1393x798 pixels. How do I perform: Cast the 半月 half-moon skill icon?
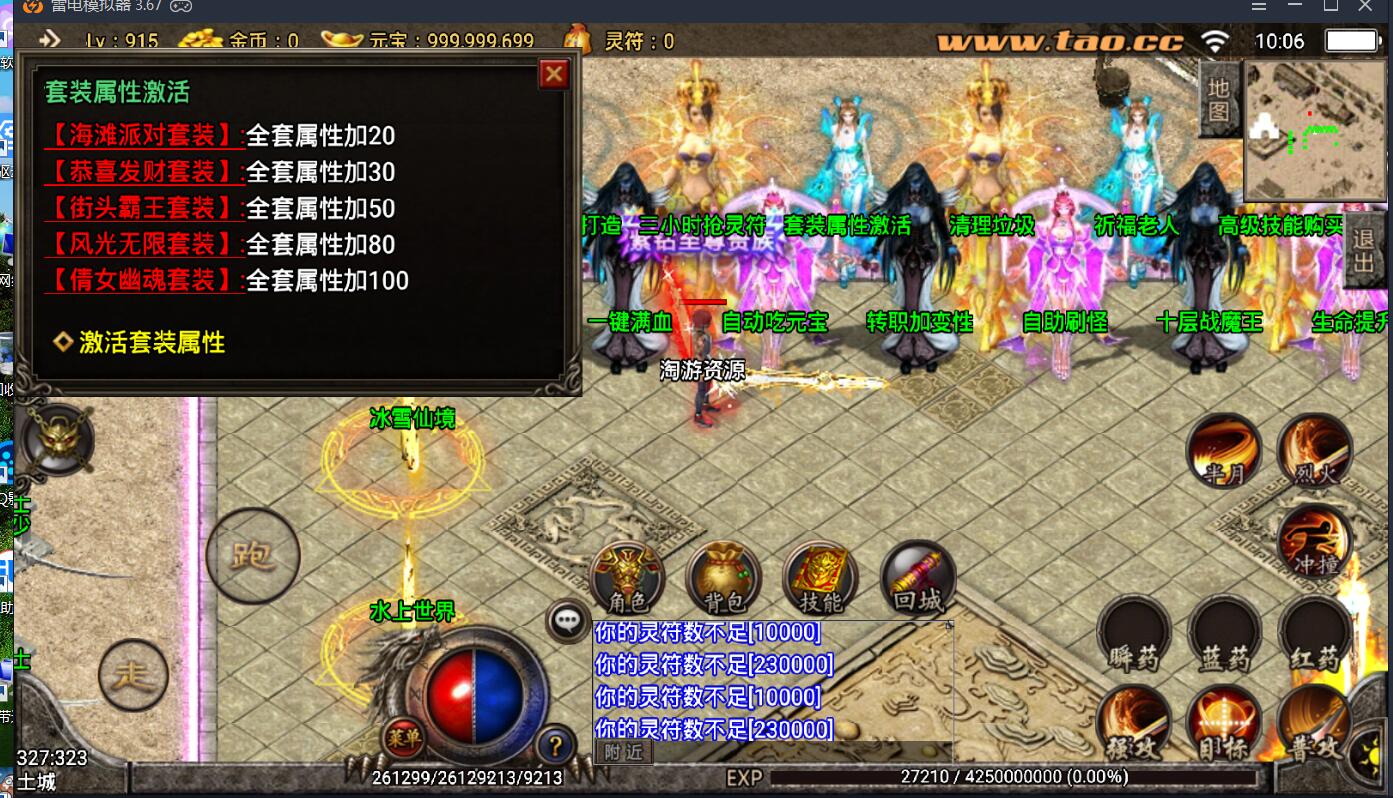(x=1225, y=452)
